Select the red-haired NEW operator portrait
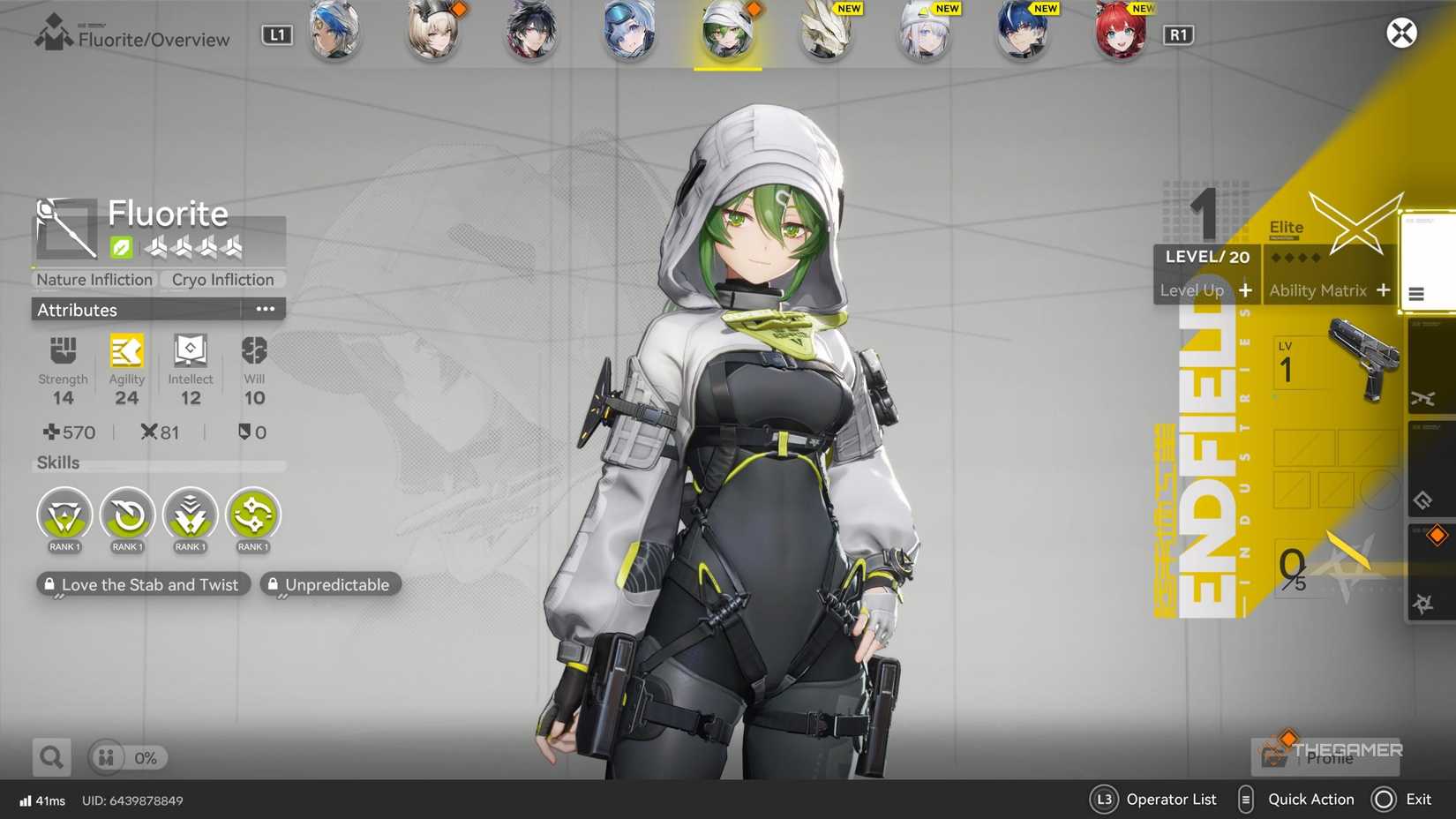 click(1119, 34)
